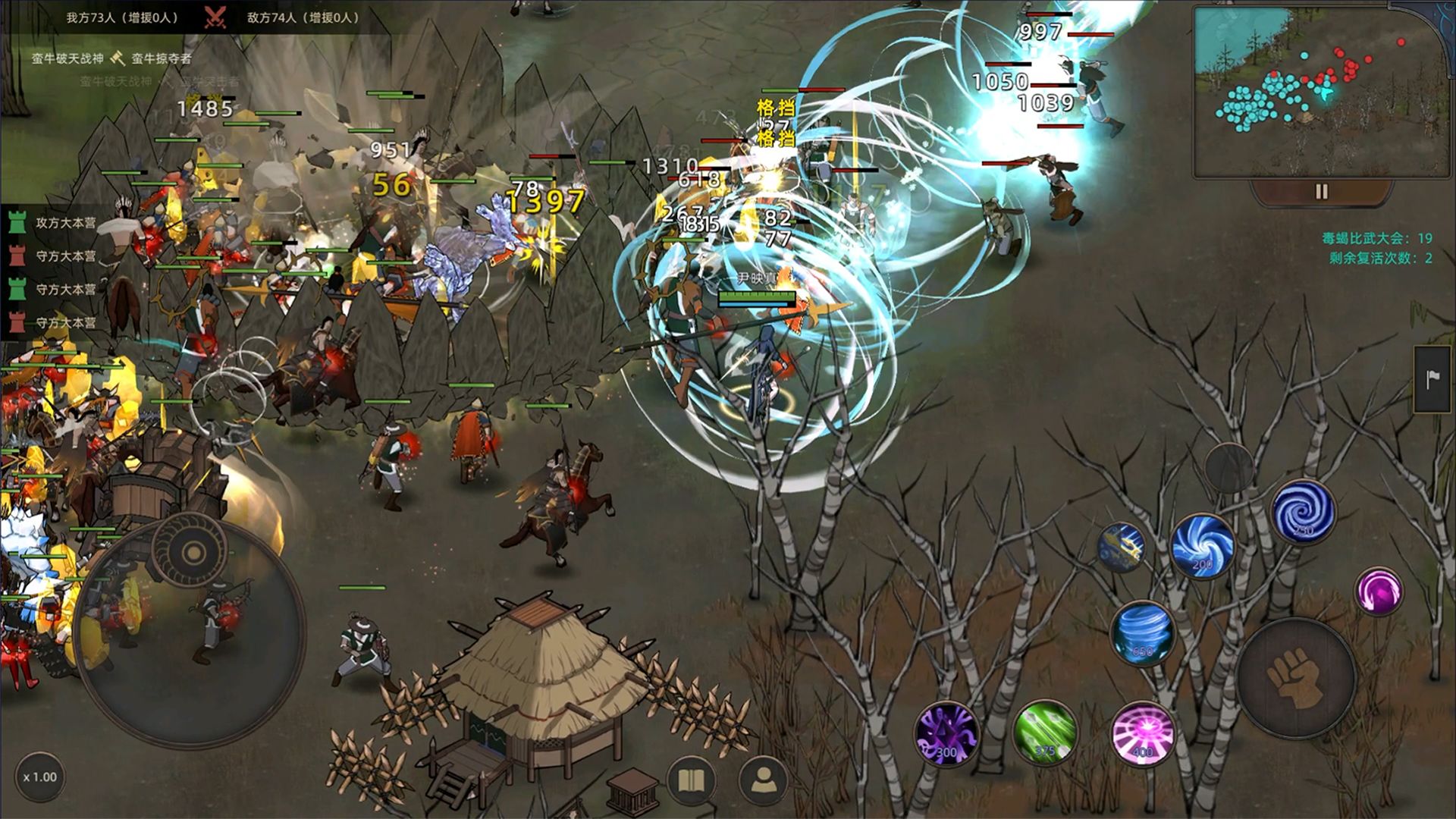Activate the golden chariot skill icon

point(1121,546)
